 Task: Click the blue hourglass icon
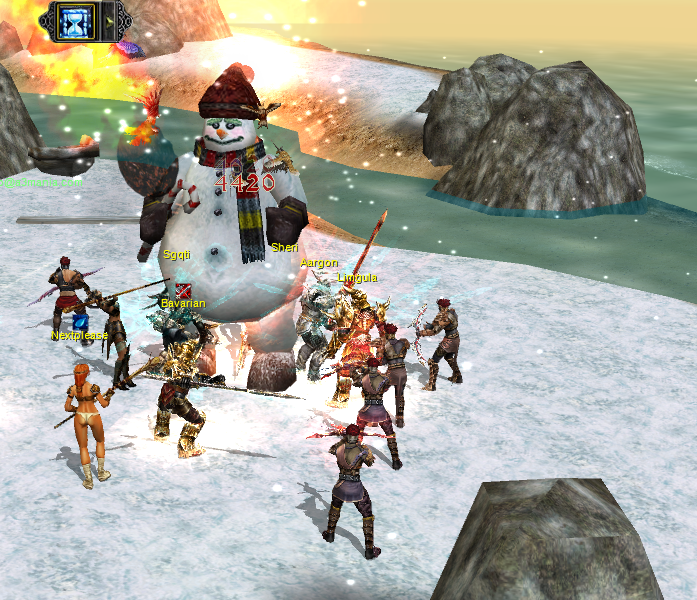(75, 20)
